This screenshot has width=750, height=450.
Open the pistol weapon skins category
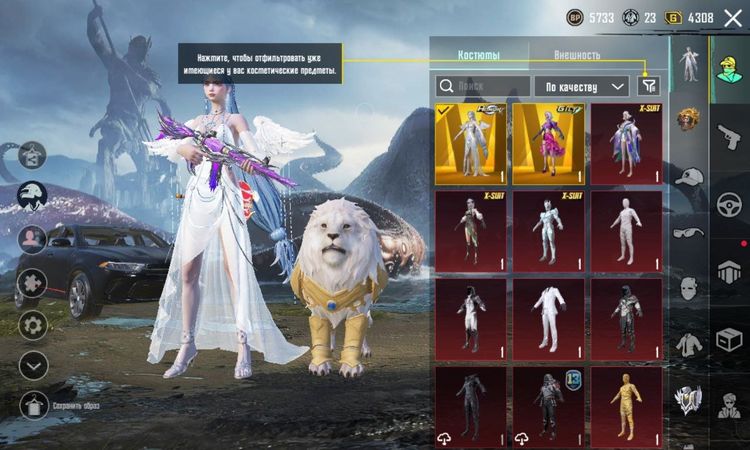(x=729, y=136)
